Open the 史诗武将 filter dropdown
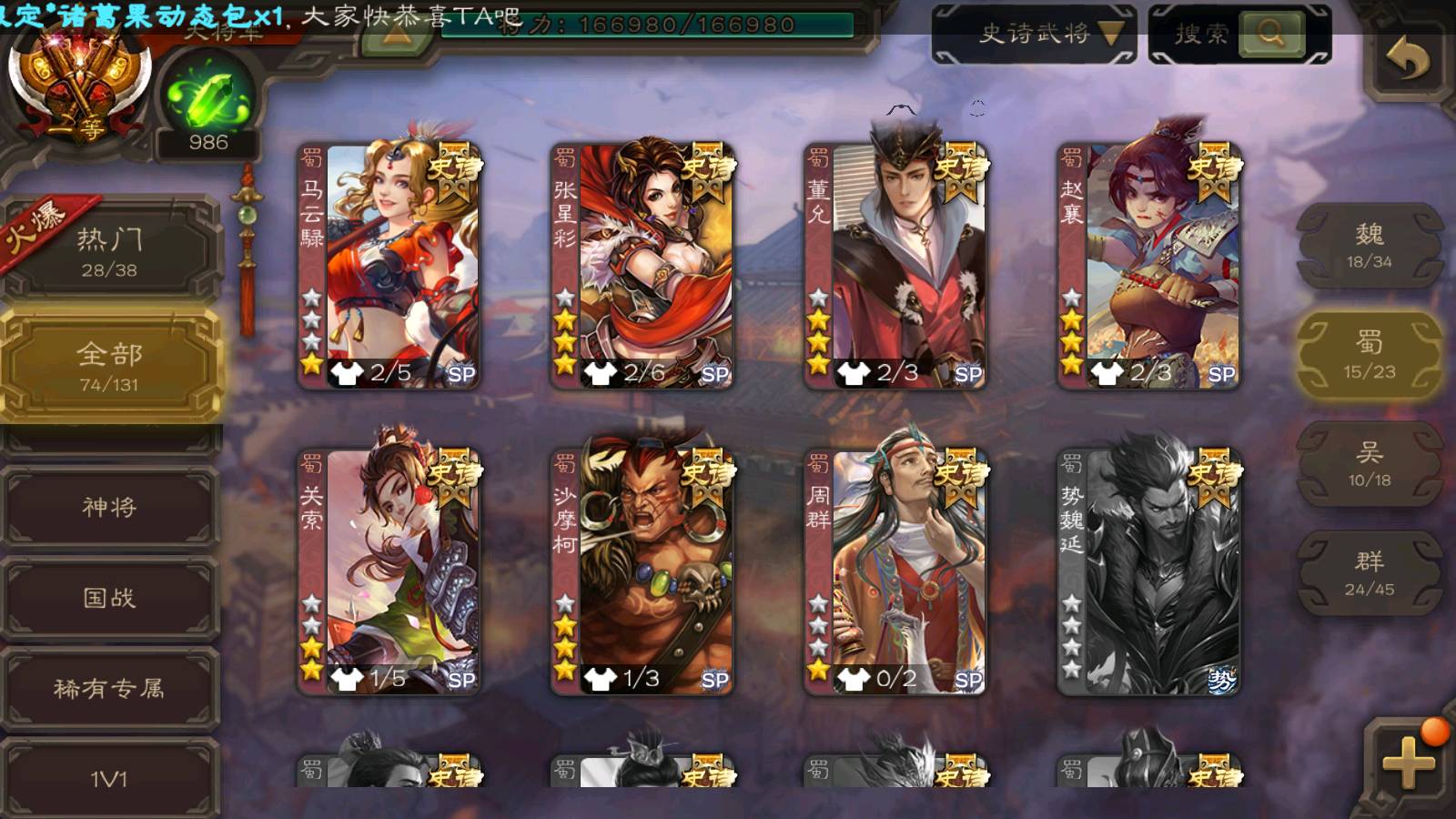Screen dimensions: 1456x819 (x=1034, y=35)
